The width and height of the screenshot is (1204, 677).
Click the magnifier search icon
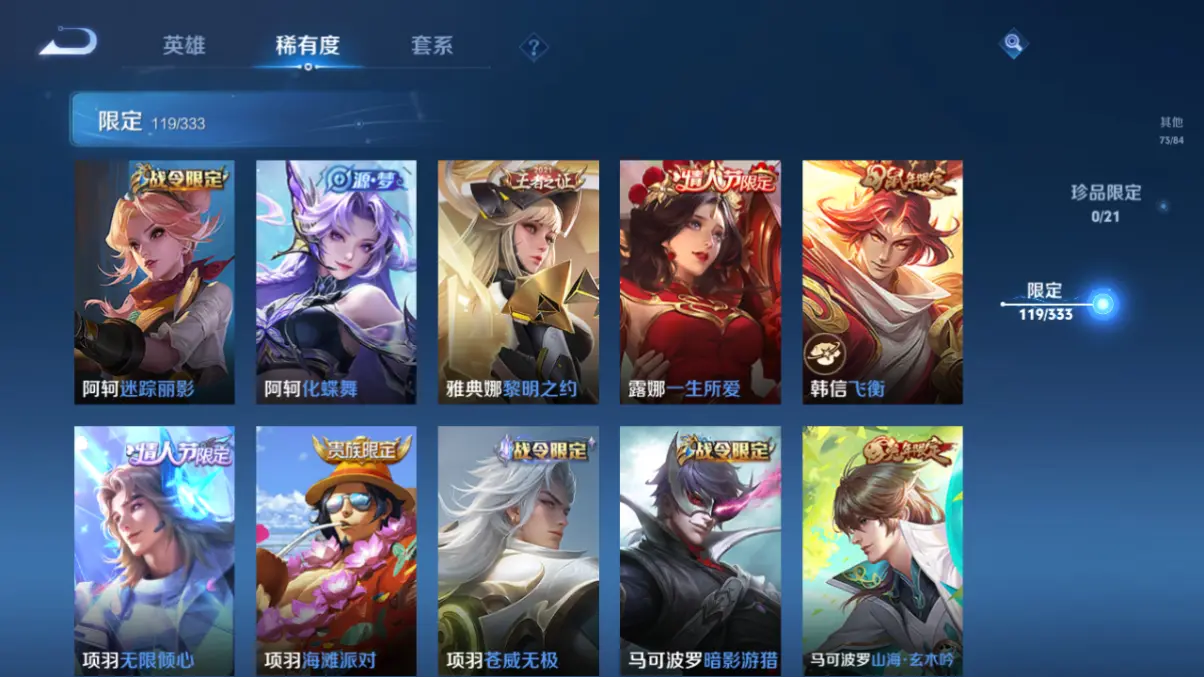pyautogui.click(x=1013, y=44)
